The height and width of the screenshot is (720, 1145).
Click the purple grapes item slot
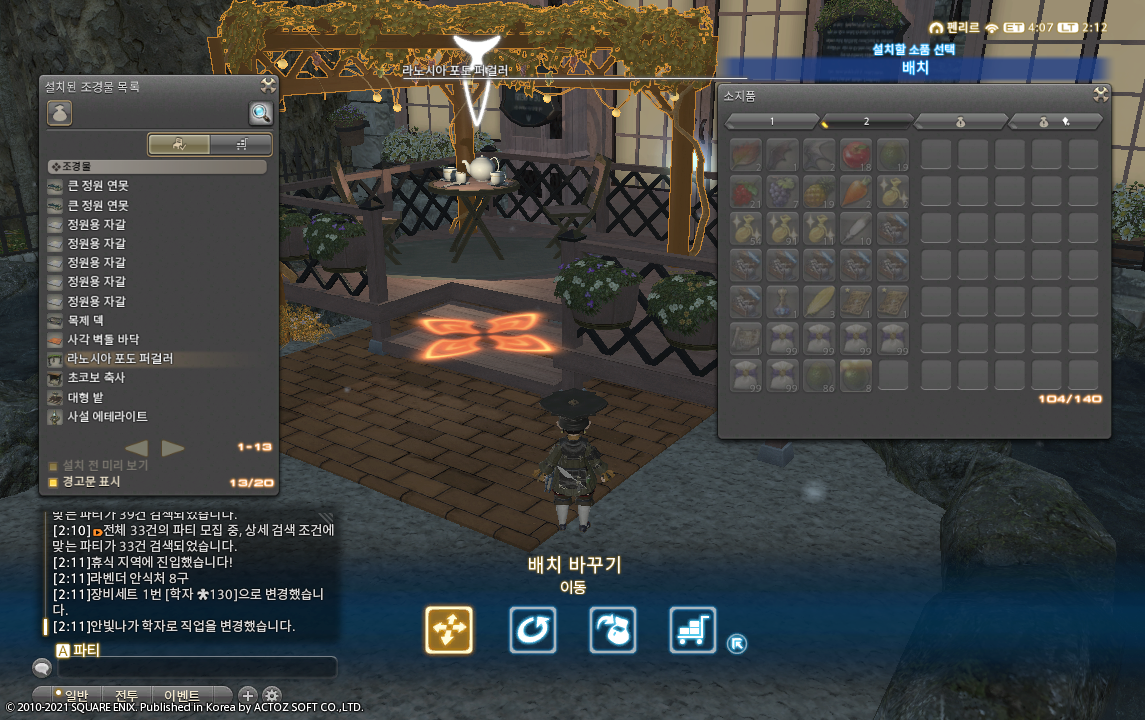(x=781, y=191)
